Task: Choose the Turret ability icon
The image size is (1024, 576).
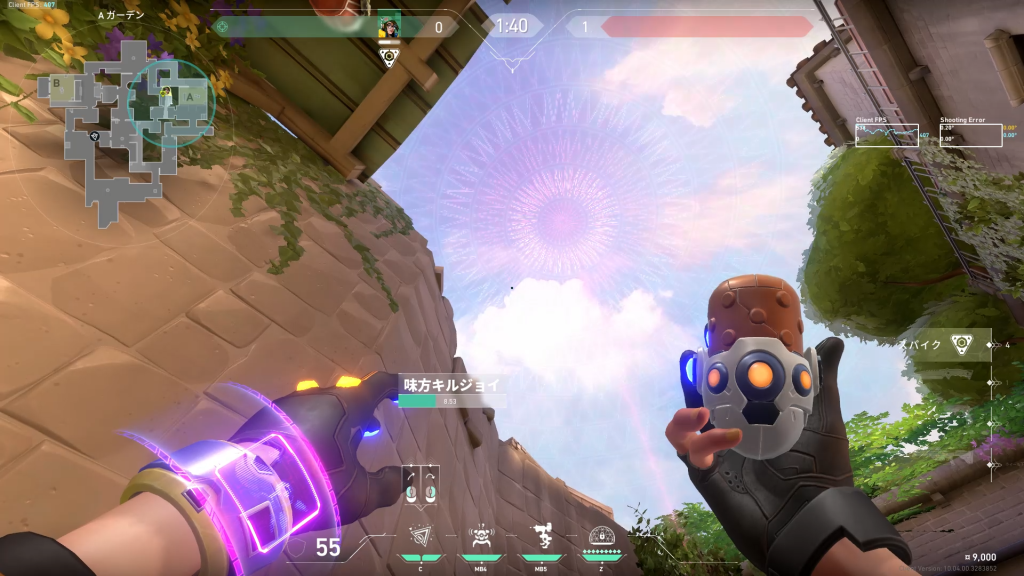Action: pos(540,540)
